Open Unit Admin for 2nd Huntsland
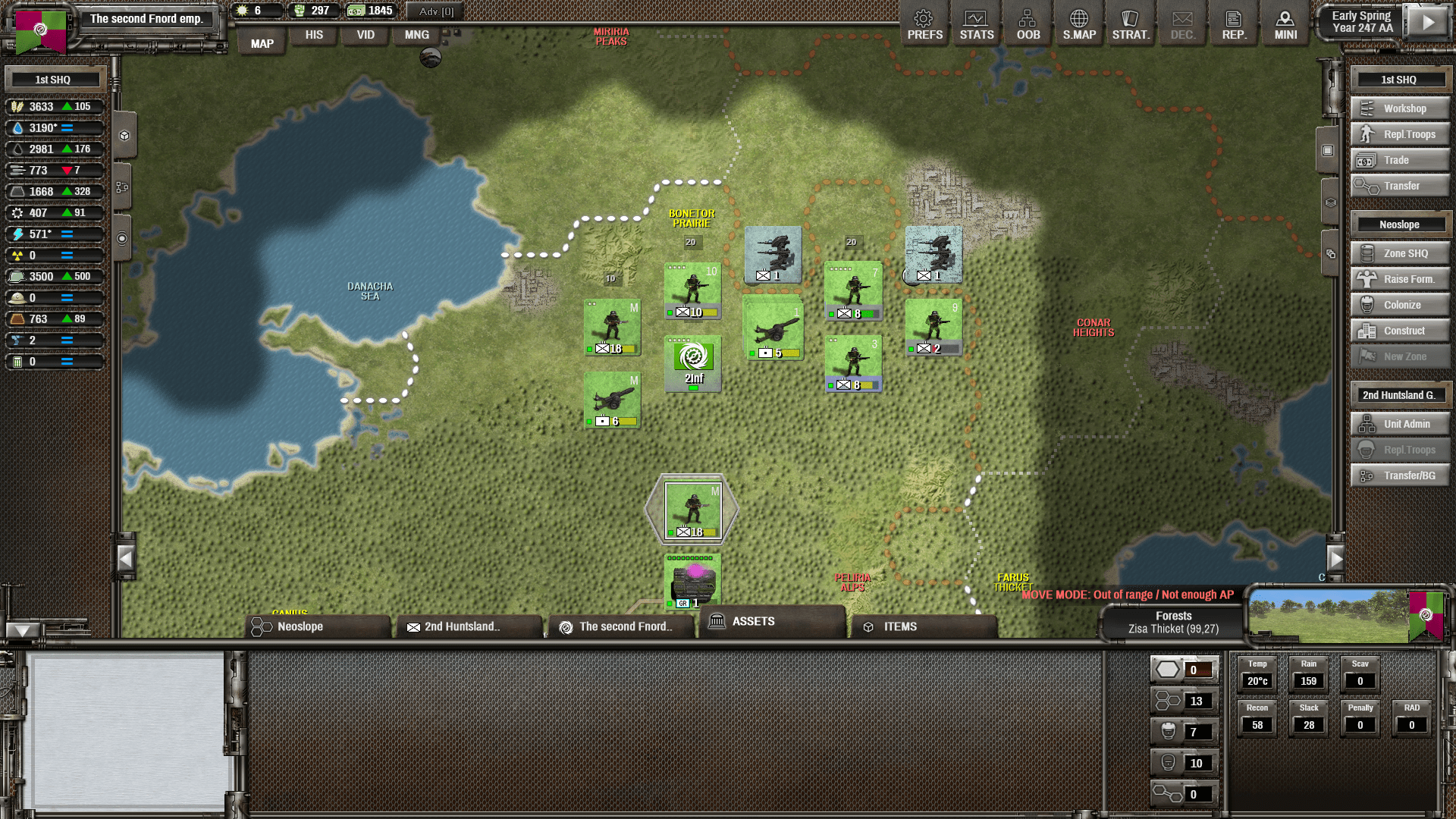This screenshot has height=819, width=1456. point(1400,424)
